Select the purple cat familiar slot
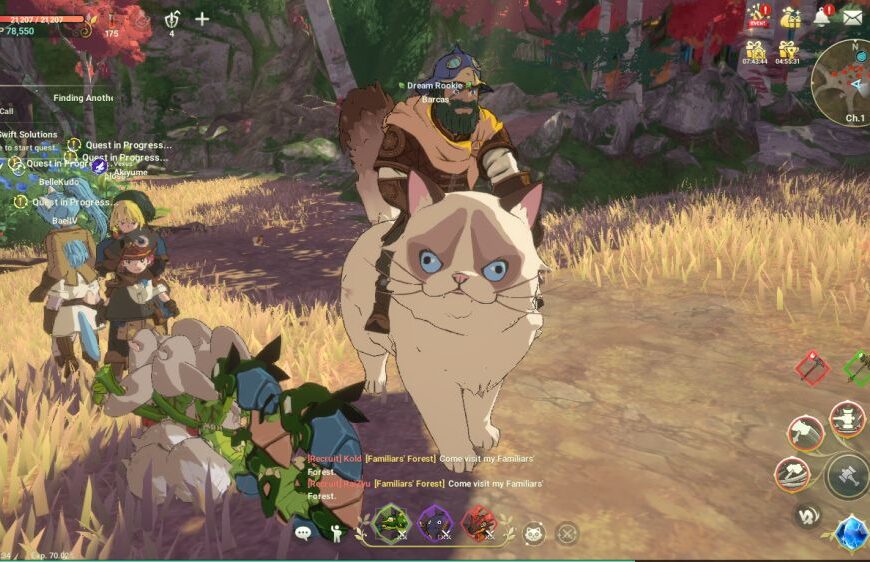 [435, 523]
